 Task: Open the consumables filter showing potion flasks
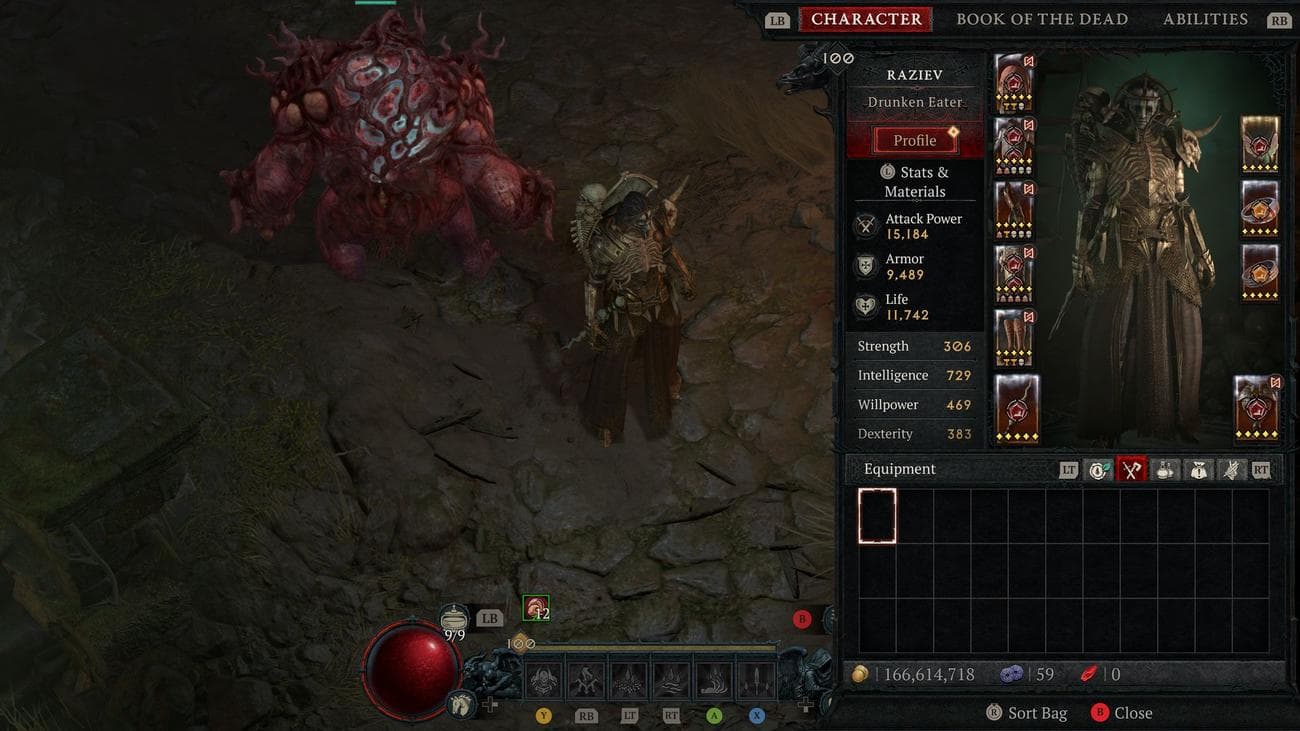pyautogui.click(x=1164, y=469)
